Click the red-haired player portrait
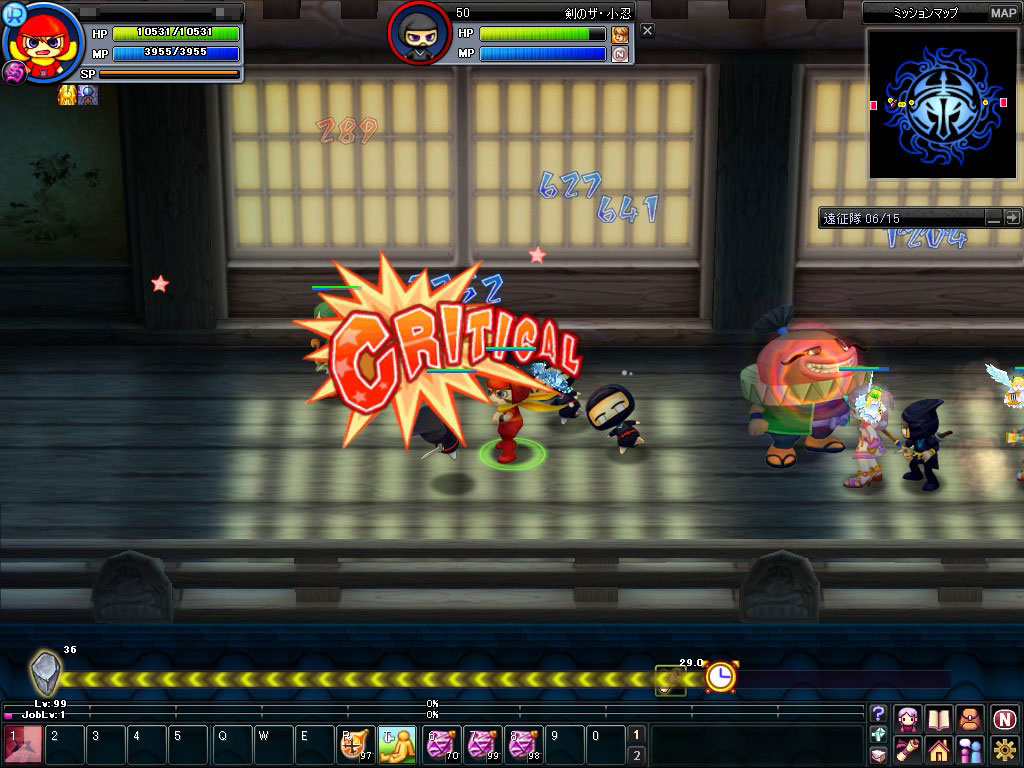The image size is (1024, 768). click(41, 45)
